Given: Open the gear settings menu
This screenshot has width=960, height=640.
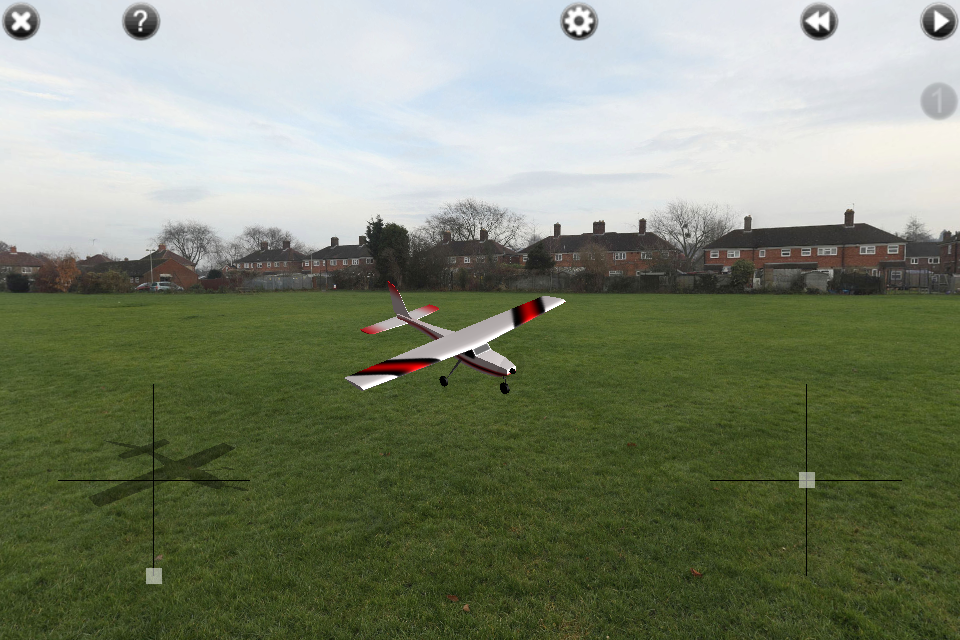Looking at the screenshot, I should click(x=579, y=21).
